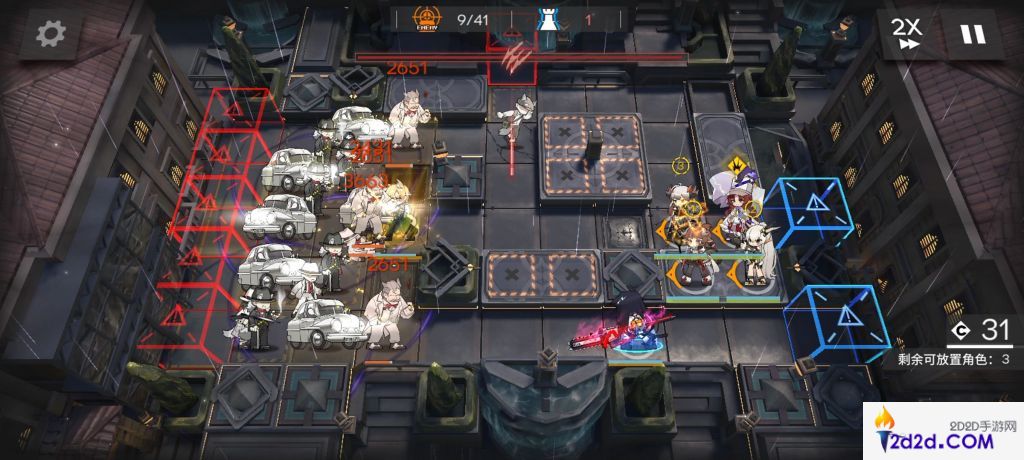Select the yellow skill-ready marker above operator
Screen dimensions: 1024x460
[x=736, y=163]
